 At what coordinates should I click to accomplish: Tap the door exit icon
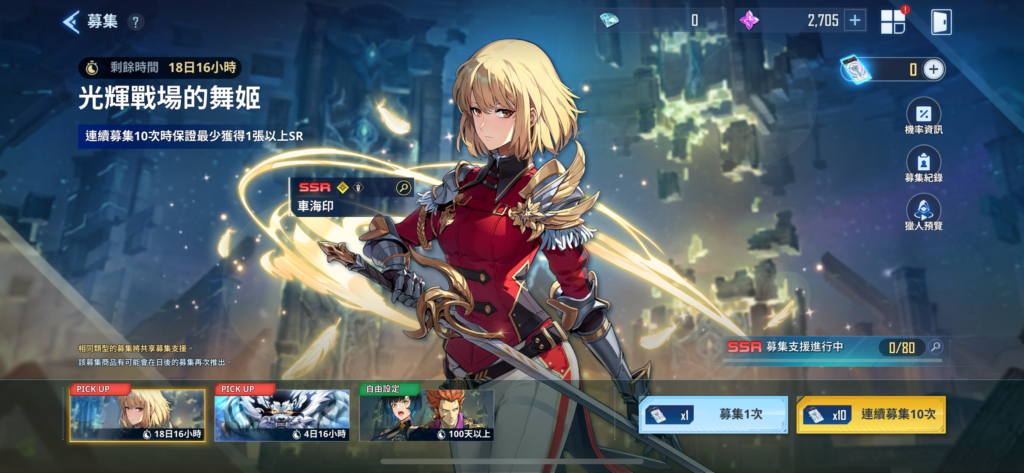tap(939, 21)
